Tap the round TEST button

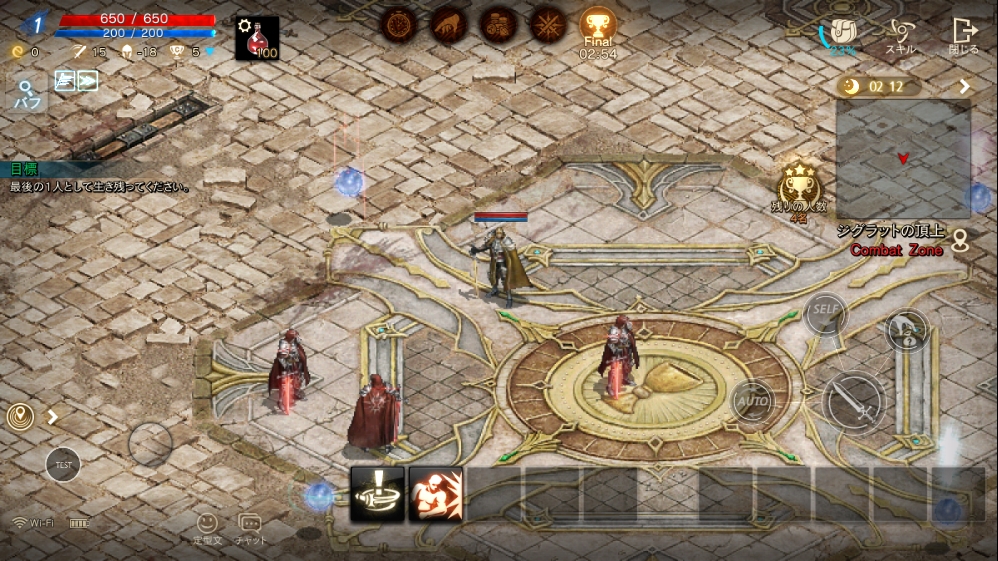[x=63, y=464]
